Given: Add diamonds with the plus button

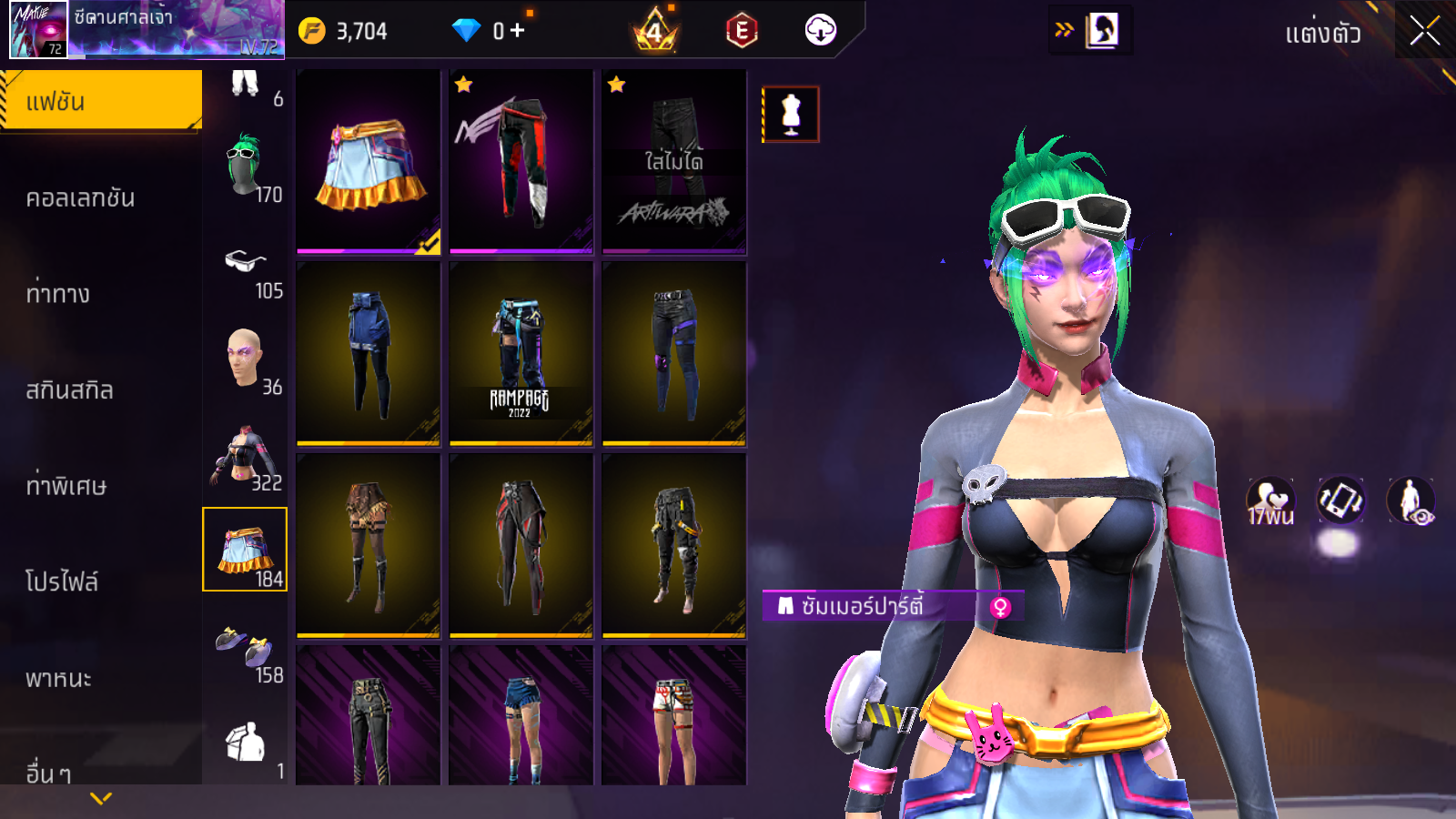Looking at the screenshot, I should tap(518, 31).
